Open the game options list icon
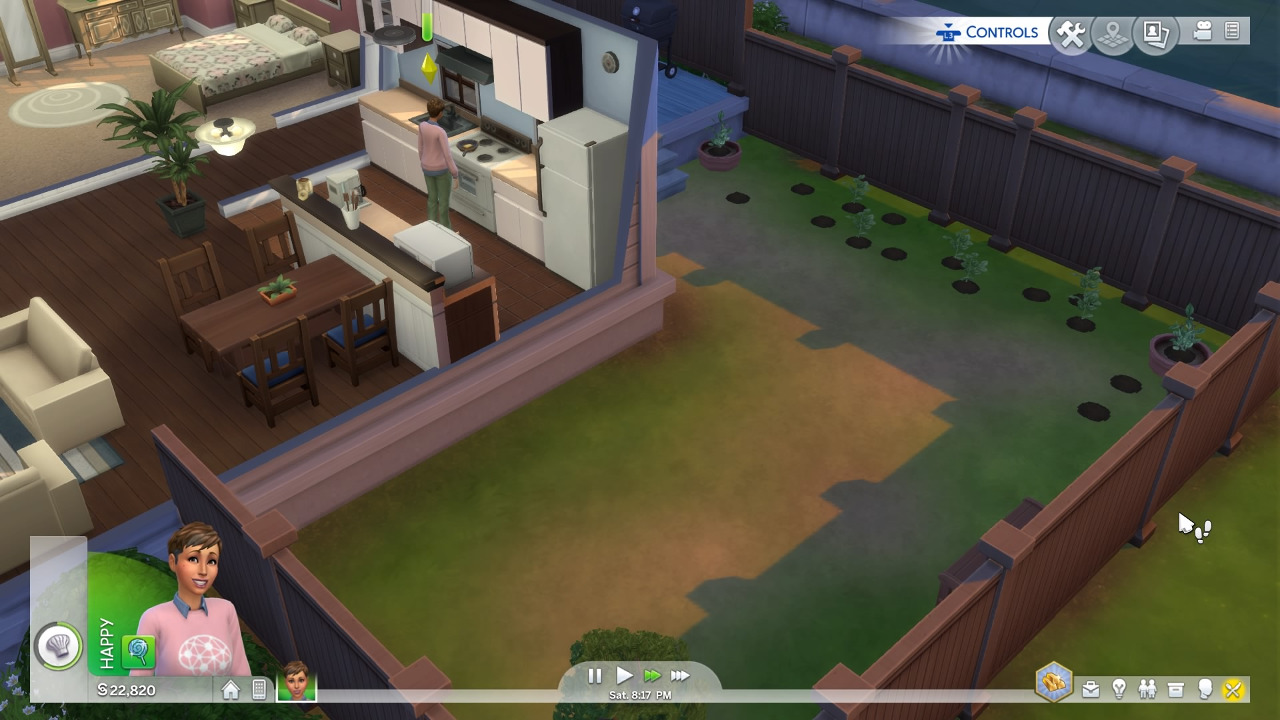Viewport: 1280px width, 720px height. 1232,32
